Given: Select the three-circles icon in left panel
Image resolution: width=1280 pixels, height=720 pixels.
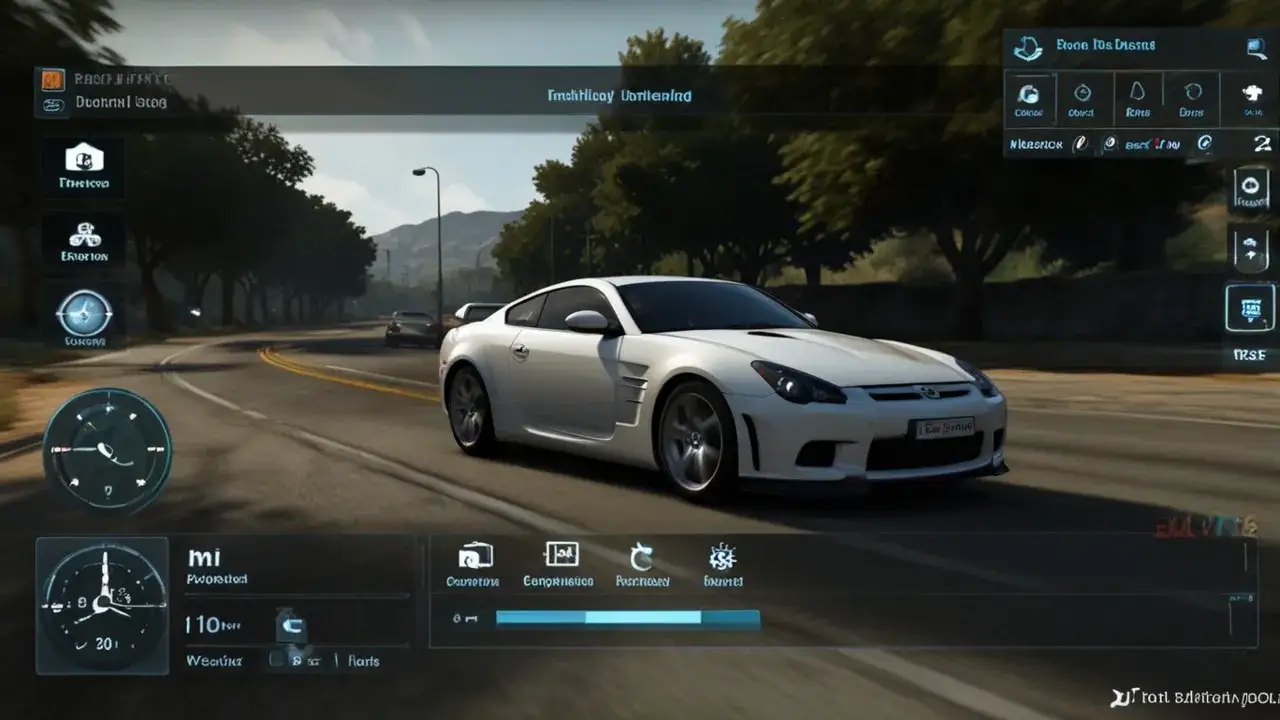Looking at the screenshot, I should tap(84, 236).
